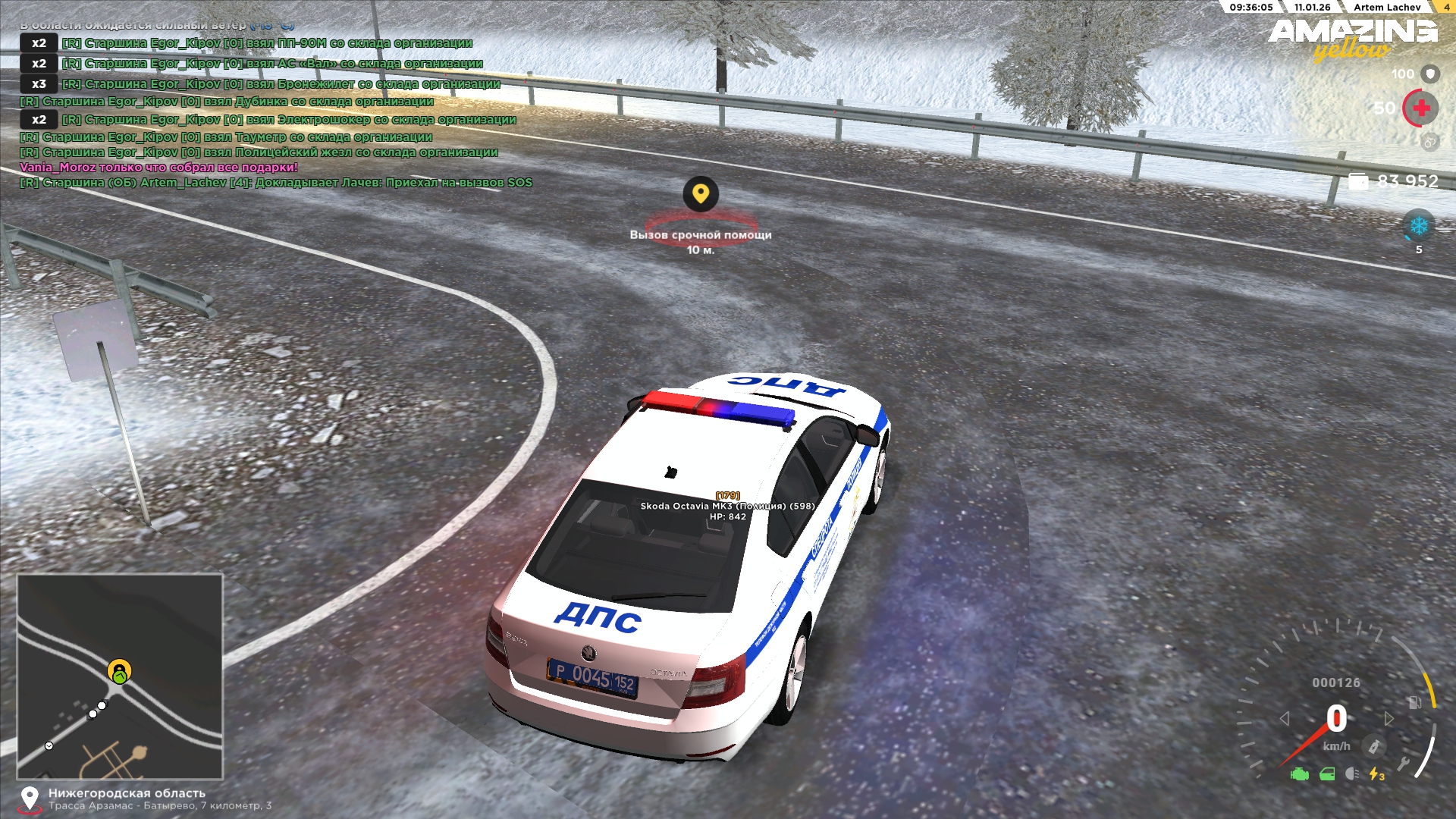Click the emergency call waypoint pin
1456x819 pixels.
coord(701,194)
